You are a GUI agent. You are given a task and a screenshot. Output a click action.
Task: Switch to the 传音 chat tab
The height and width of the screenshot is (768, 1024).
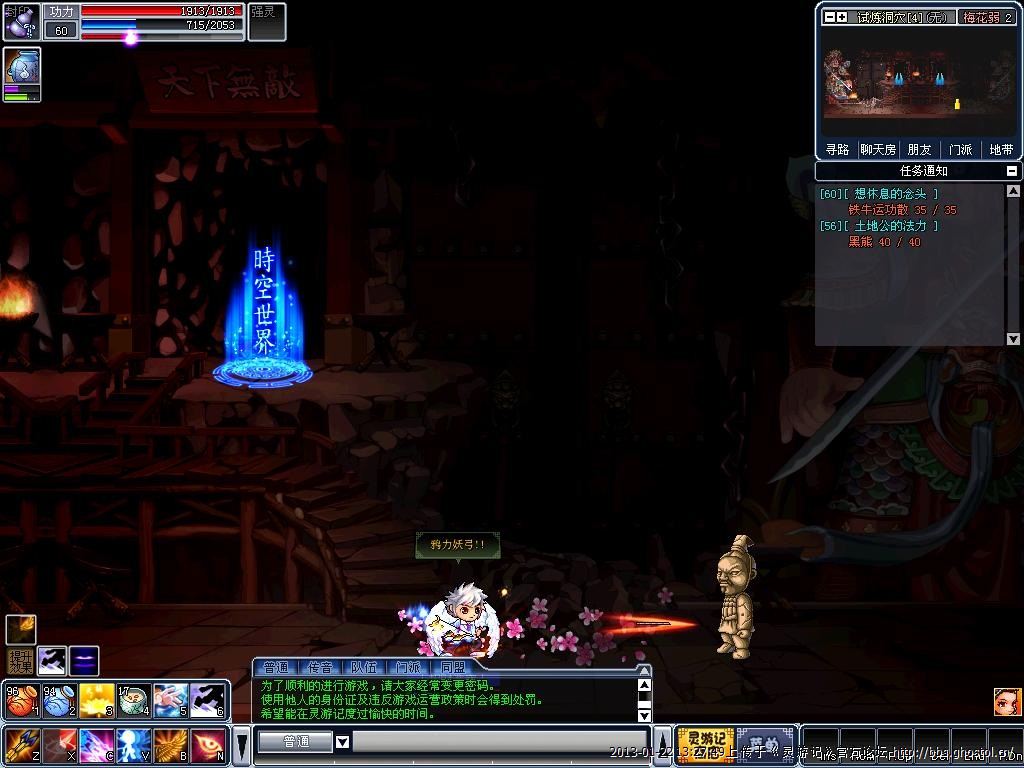click(x=320, y=667)
